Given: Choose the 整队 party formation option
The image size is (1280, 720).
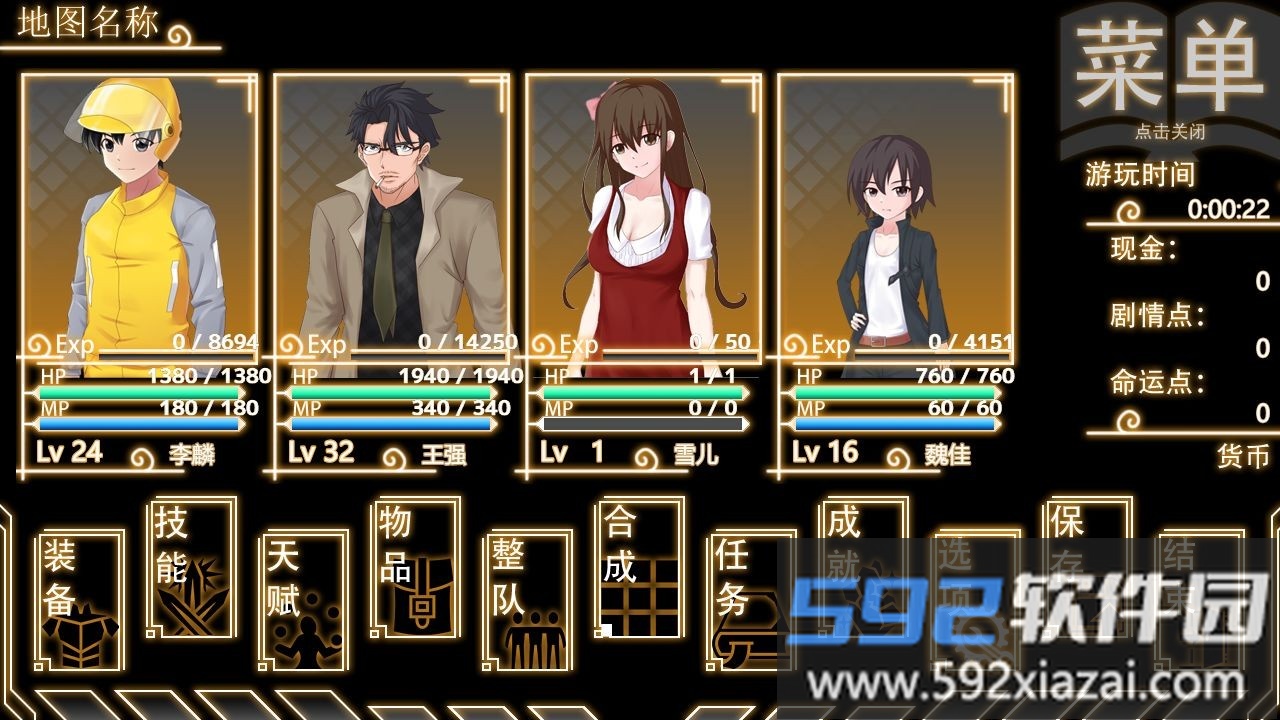Looking at the screenshot, I should point(528,600).
